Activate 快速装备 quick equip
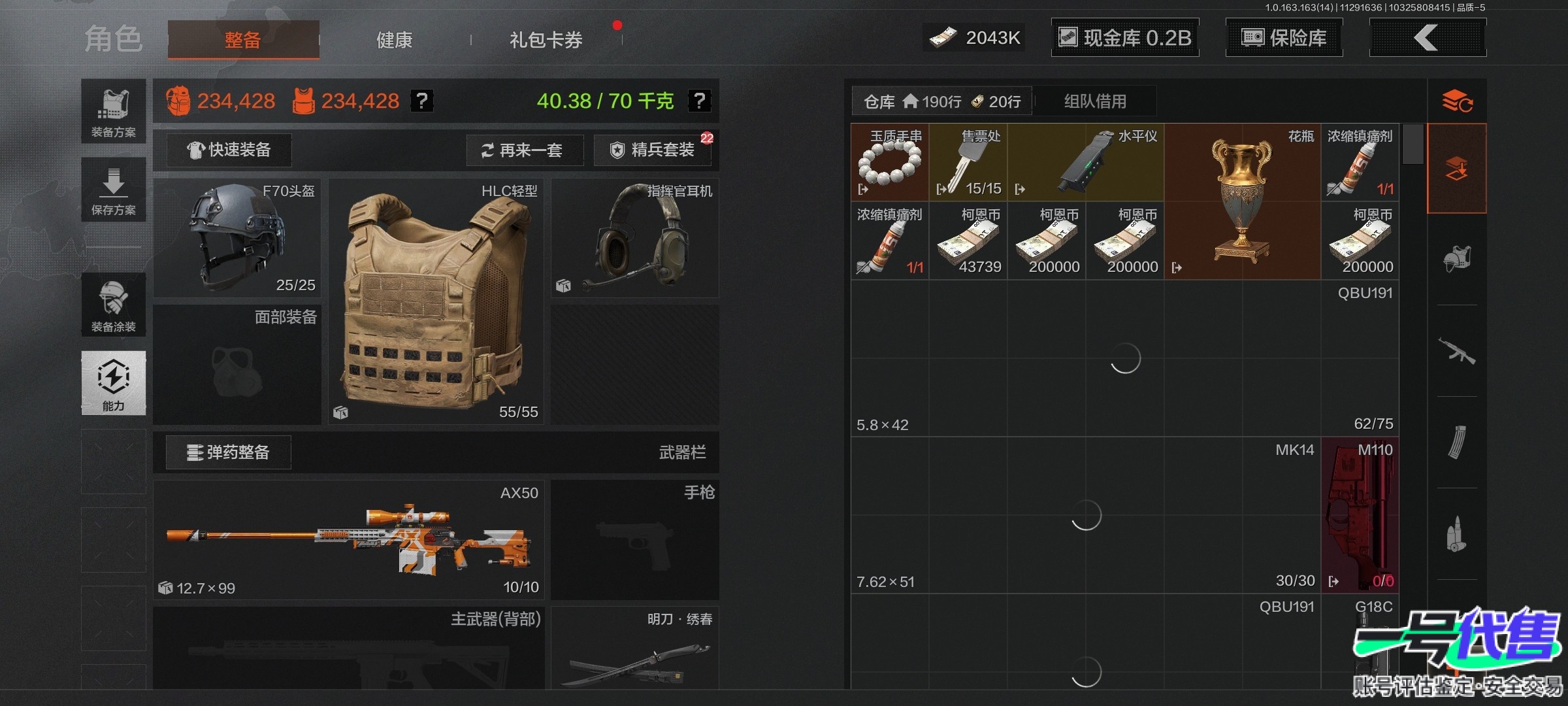The image size is (1568, 706). click(229, 150)
